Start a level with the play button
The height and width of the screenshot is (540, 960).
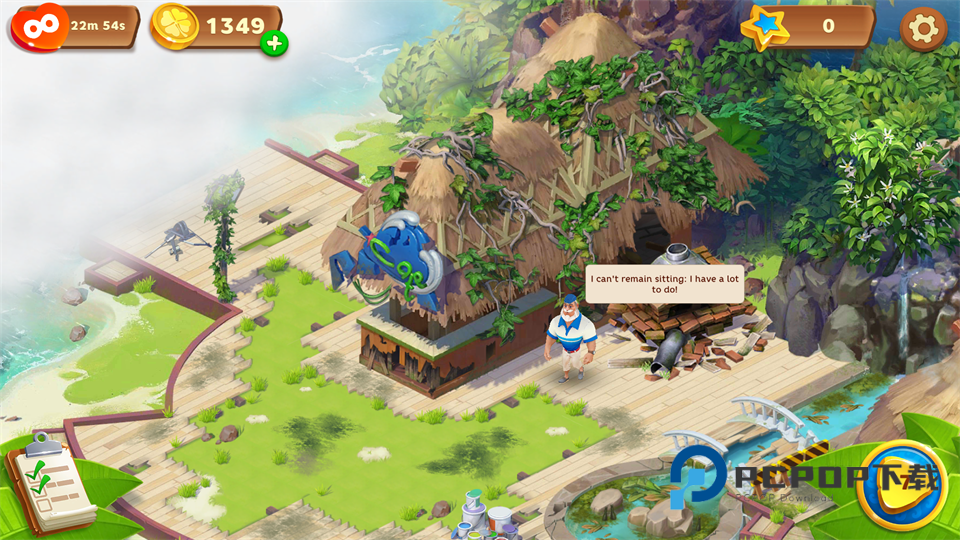click(901, 487)
